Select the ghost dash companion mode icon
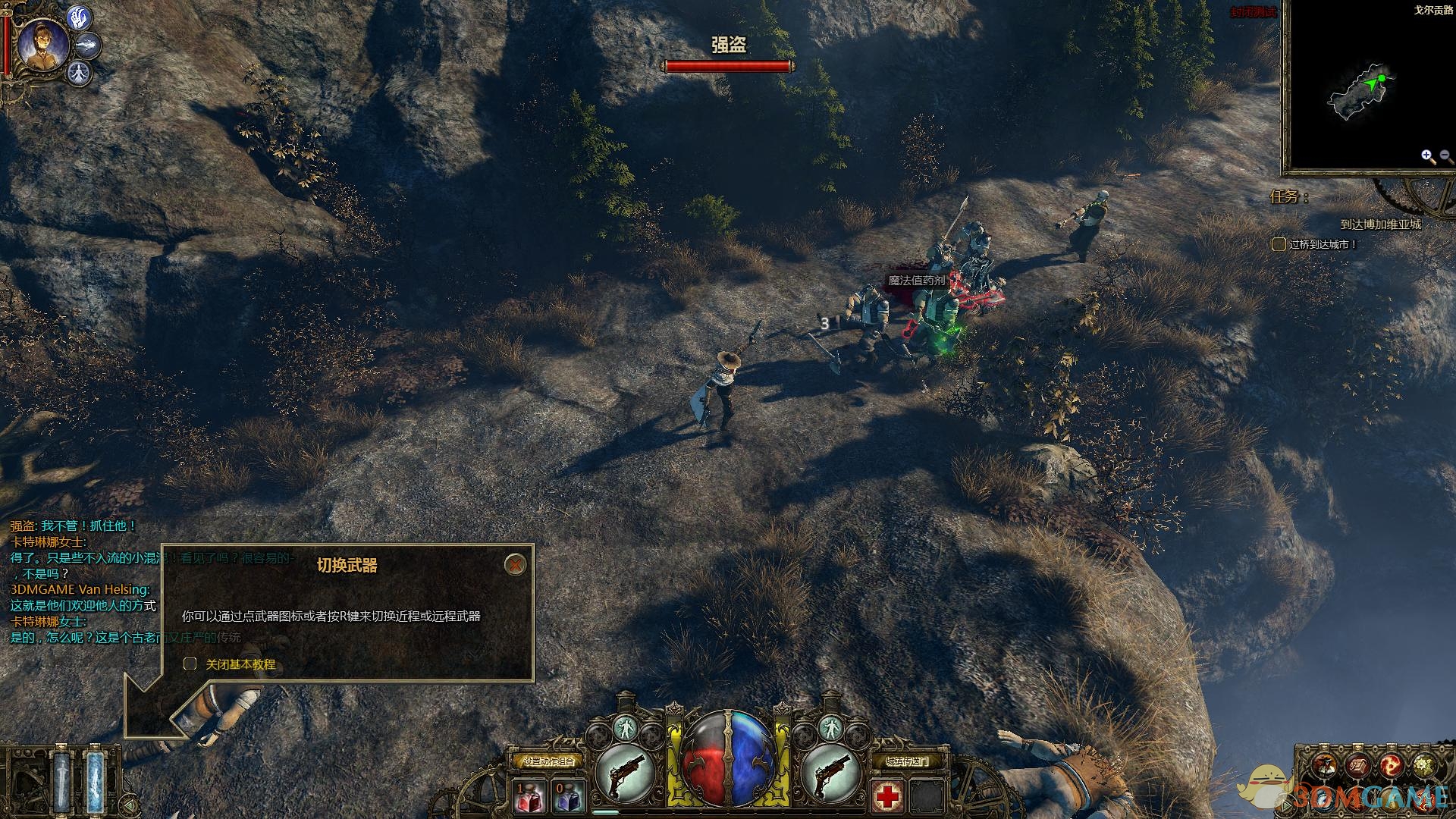 click(x=89, y=45)
